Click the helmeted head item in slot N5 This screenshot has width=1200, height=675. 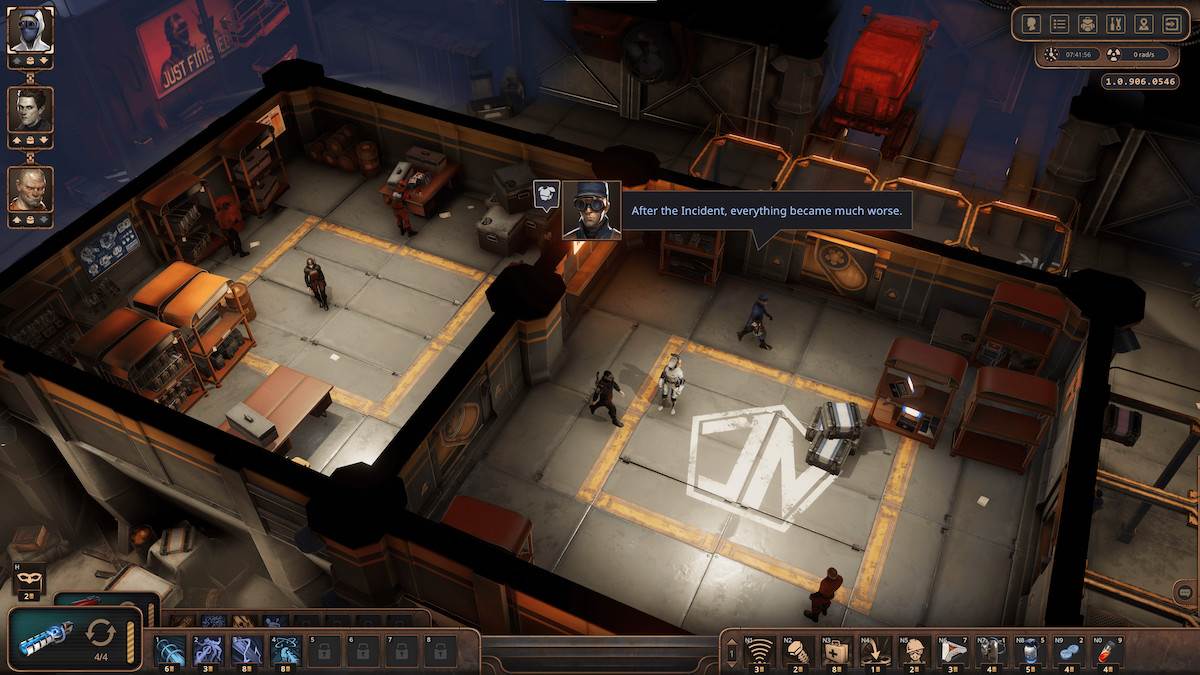tap(914, 652)
